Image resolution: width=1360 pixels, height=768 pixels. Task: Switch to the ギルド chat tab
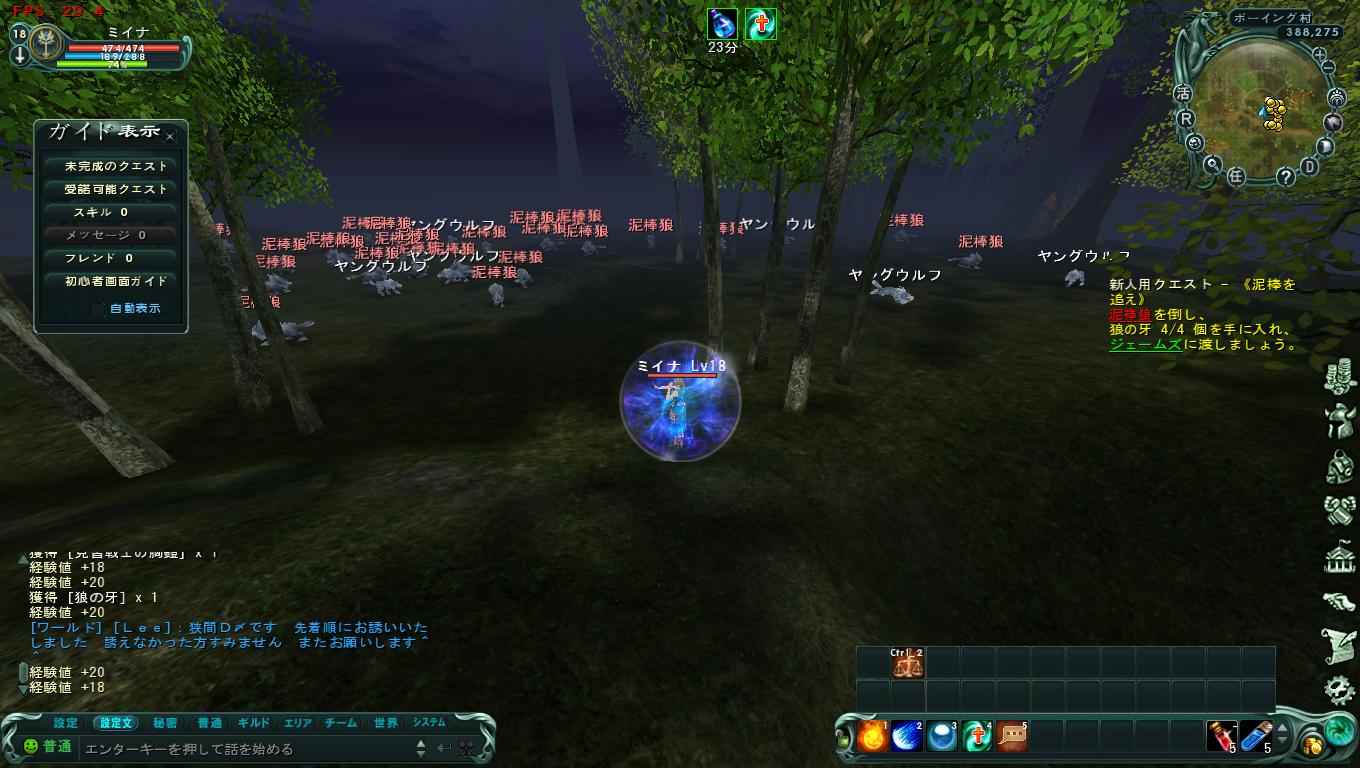pos(254,723)
